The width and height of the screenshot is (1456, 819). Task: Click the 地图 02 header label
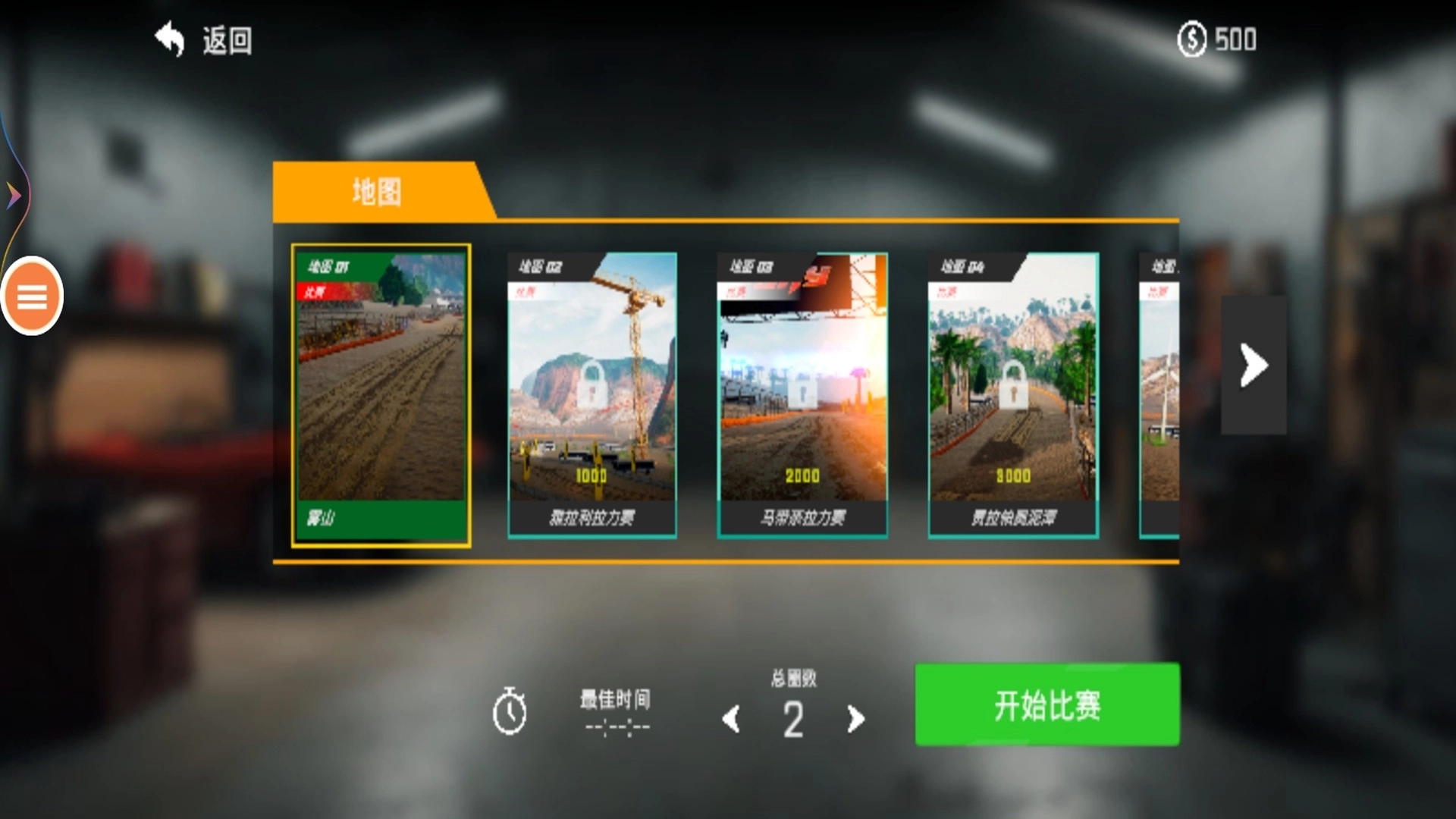[540, 266]
